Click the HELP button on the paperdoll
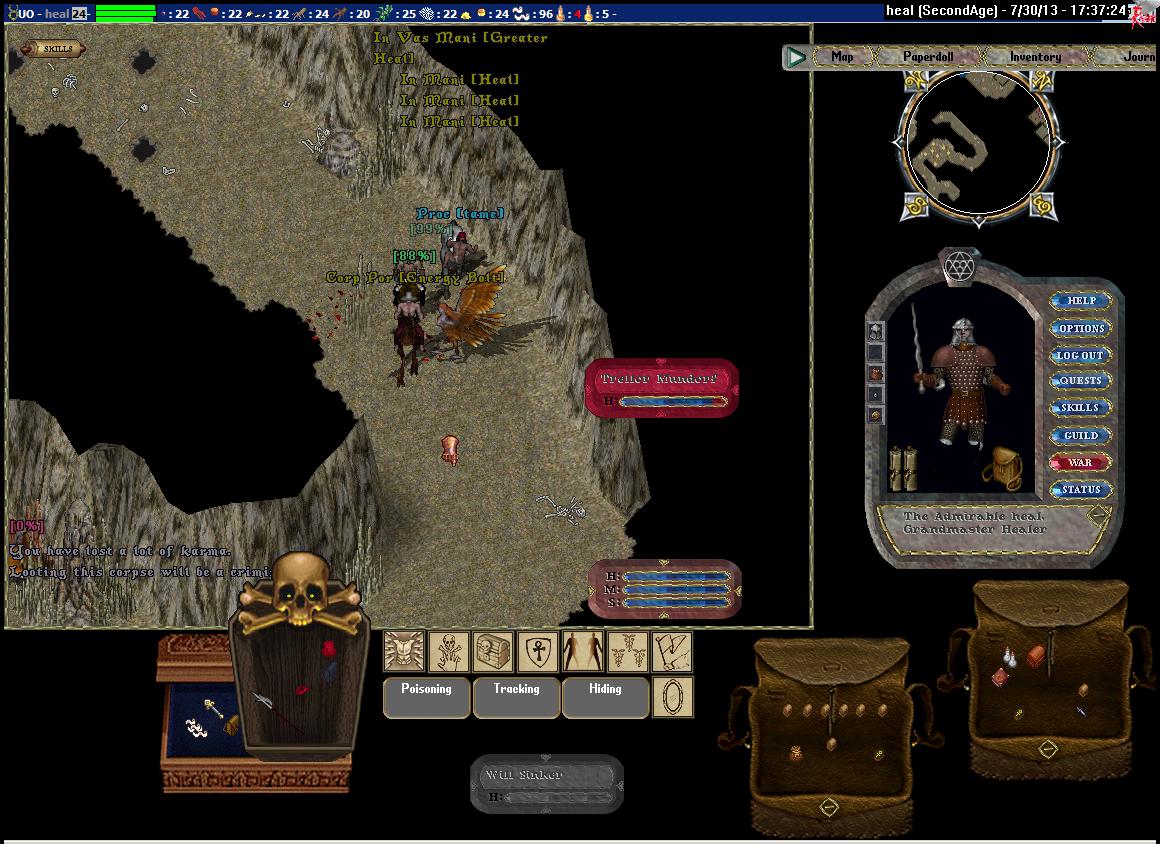 [1081, 301]
